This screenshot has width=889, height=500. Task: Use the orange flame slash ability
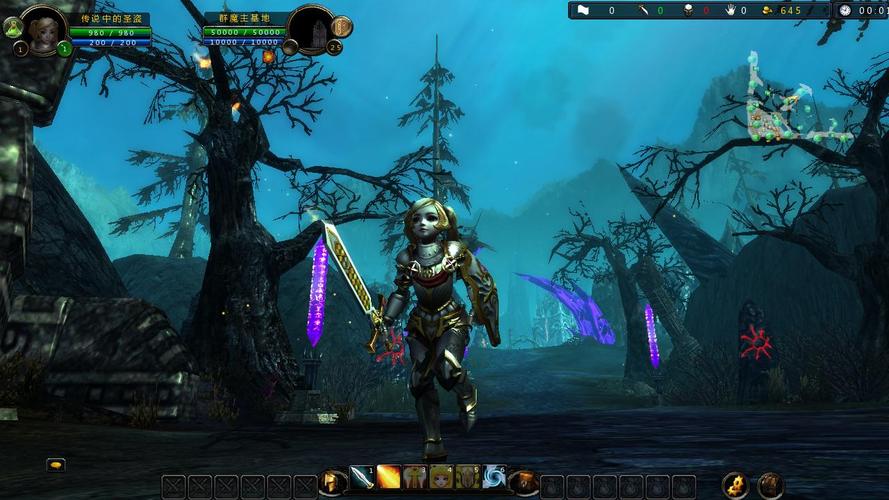[388, 478]
